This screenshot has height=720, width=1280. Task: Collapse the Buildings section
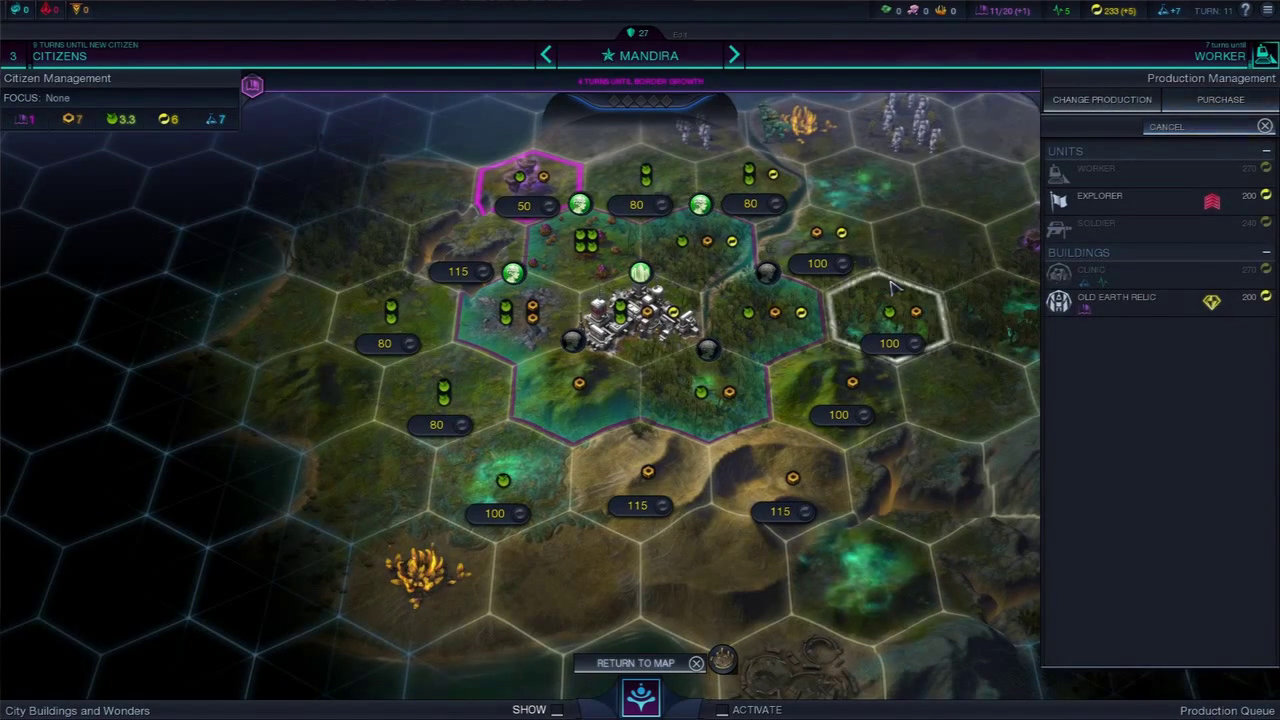[x=1266, y=253]
